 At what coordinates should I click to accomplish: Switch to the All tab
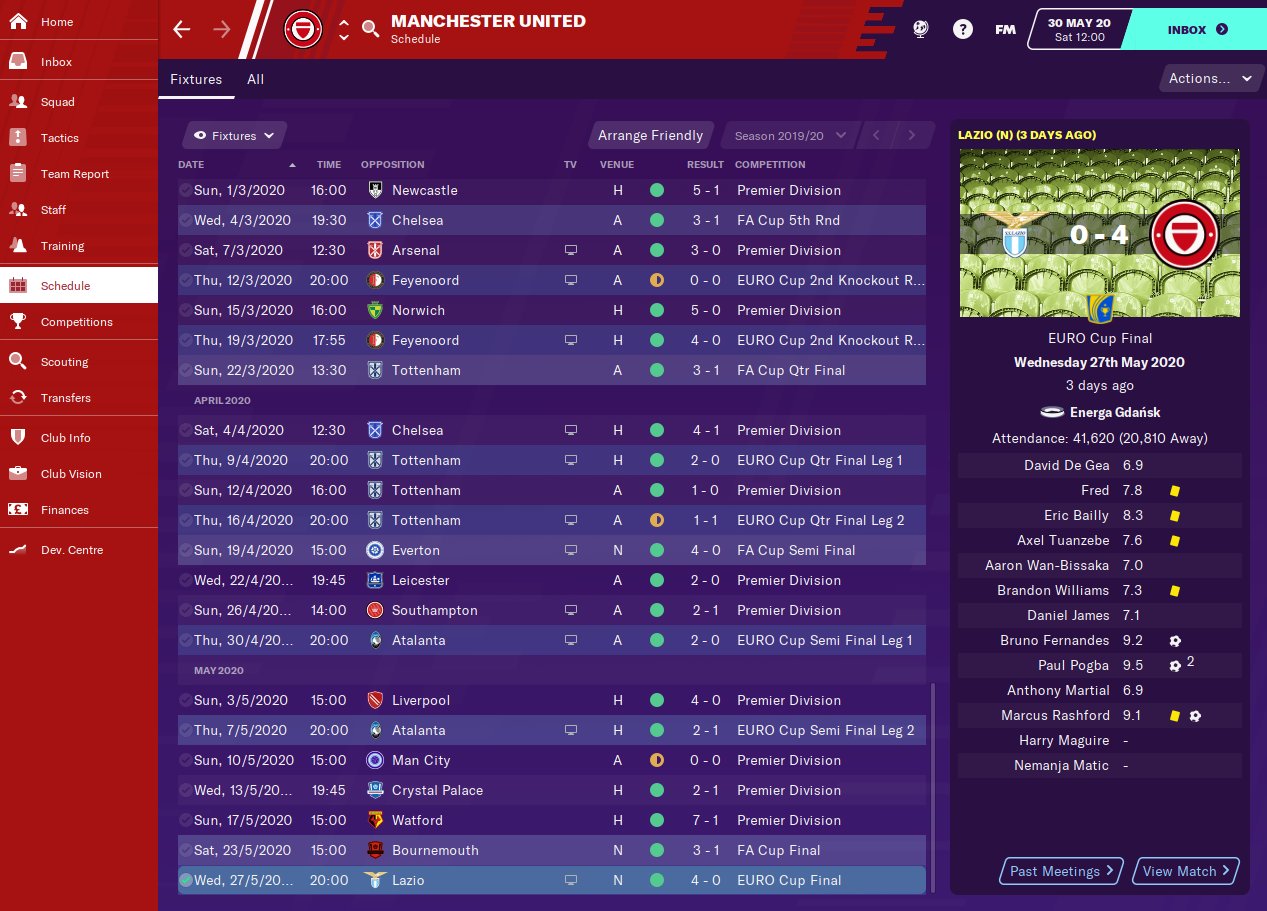[255, 79]
